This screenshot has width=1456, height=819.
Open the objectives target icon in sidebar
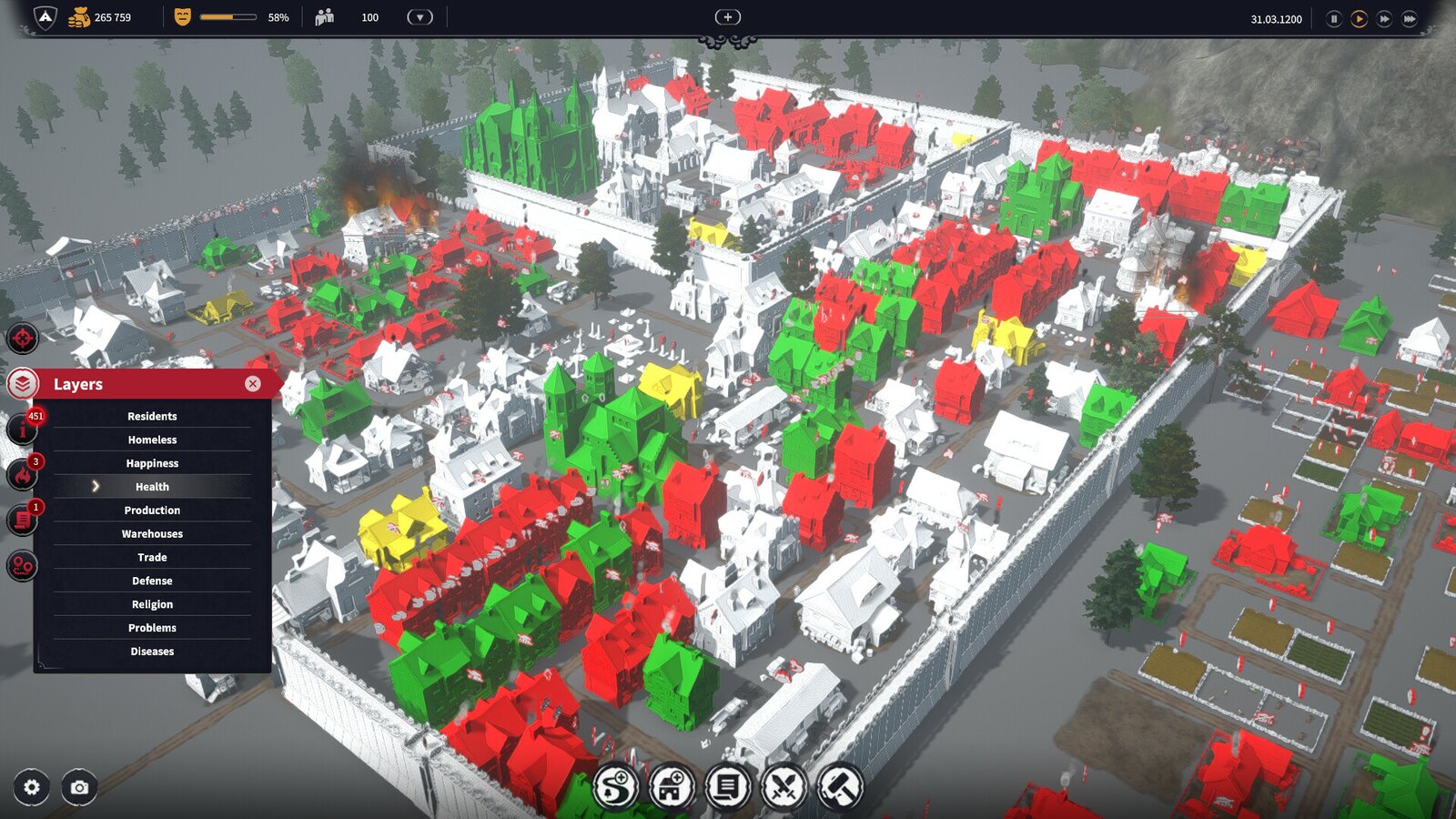pyautogui.click(x=22, y=338)
